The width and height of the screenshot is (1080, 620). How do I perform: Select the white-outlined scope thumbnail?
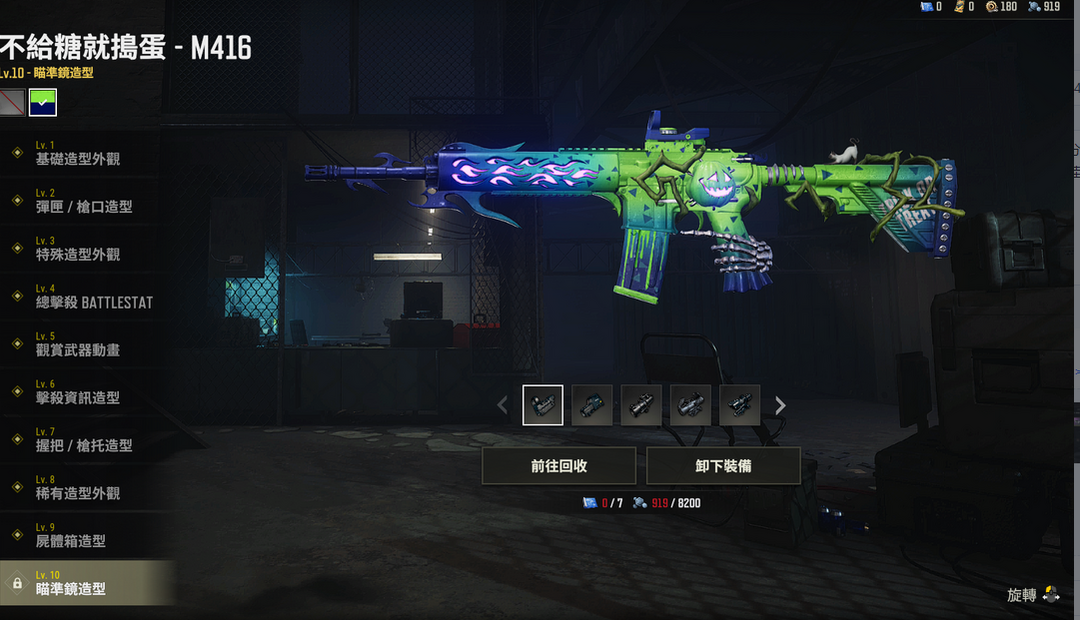[543, 405]
